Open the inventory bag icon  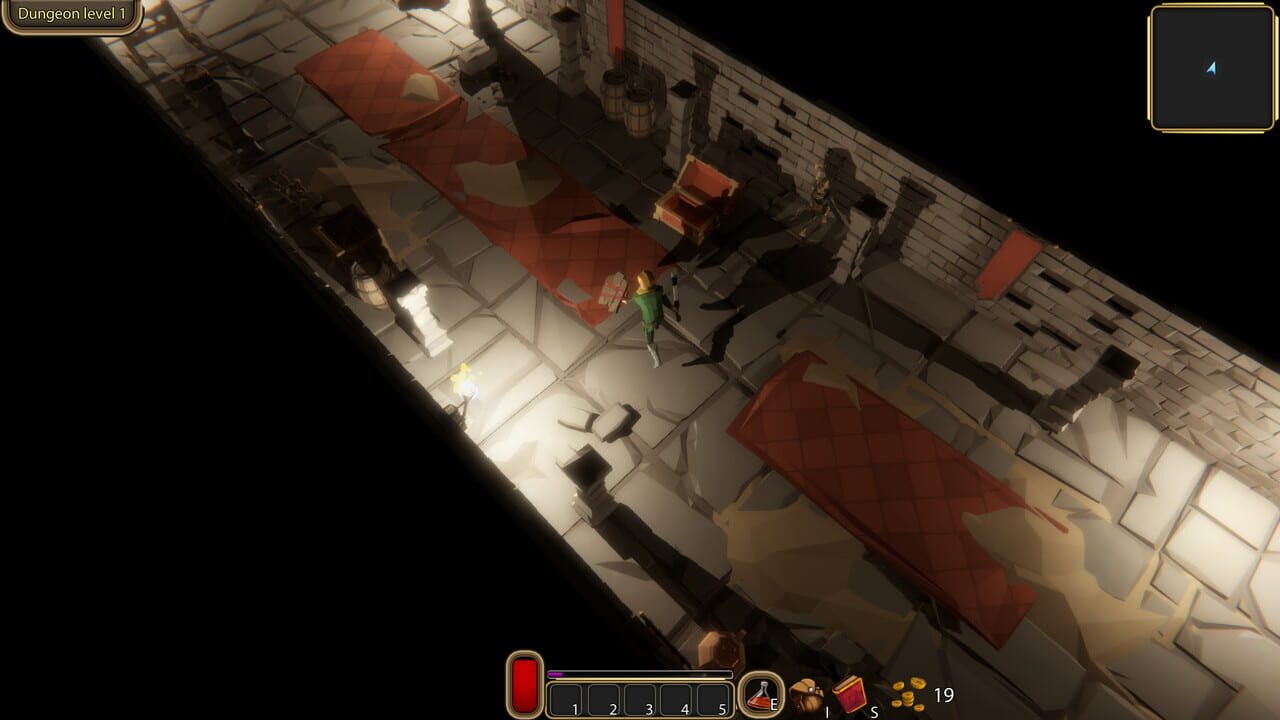click(x=806, y=695)
